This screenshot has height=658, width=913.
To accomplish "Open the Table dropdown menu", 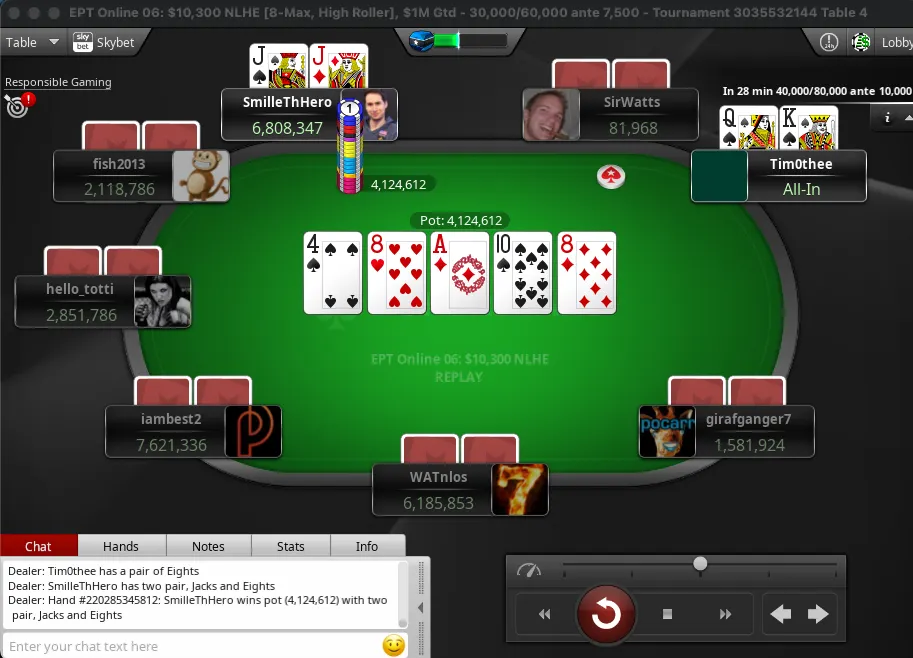I will click(x=32, y=42).
